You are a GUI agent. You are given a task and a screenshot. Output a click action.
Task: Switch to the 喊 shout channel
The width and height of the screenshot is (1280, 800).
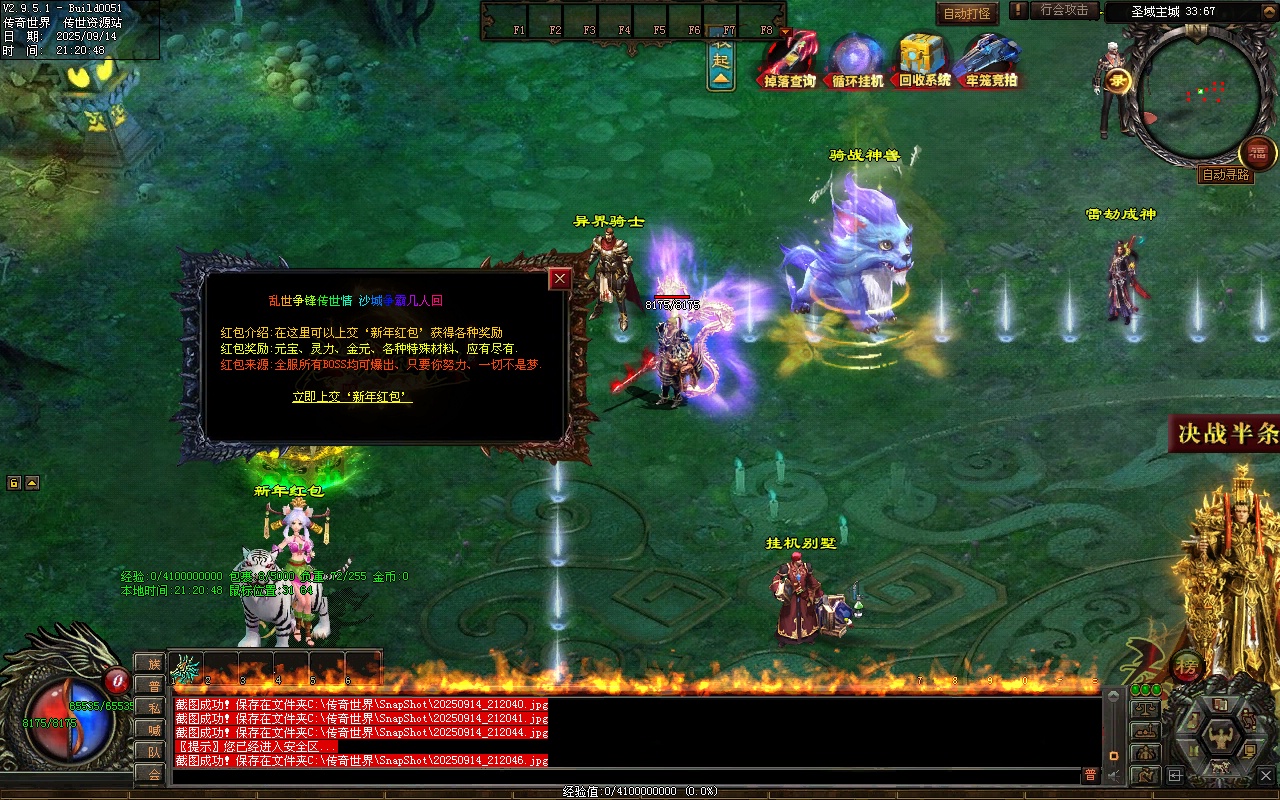click(152, 729)
